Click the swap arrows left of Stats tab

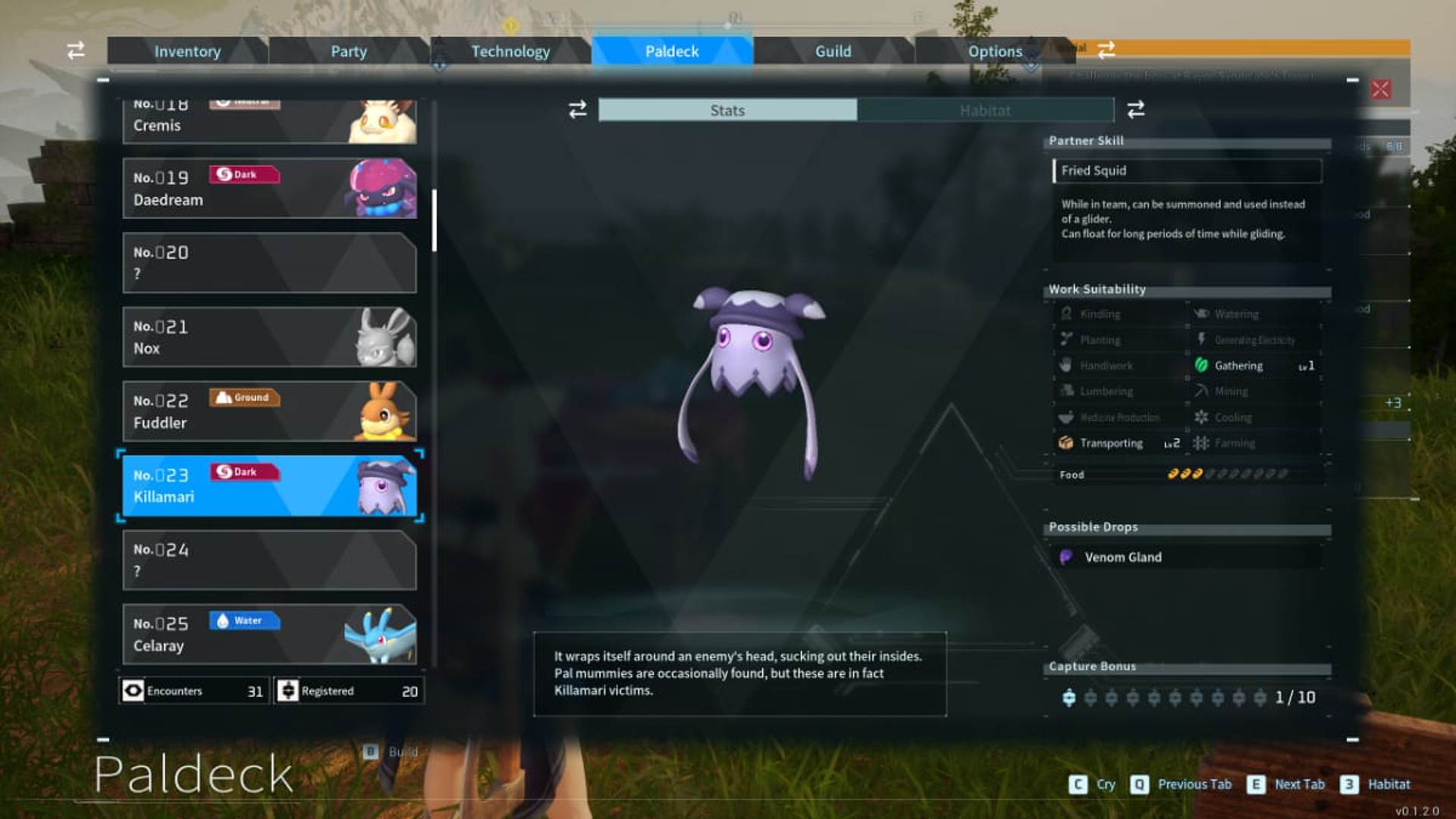576,110
